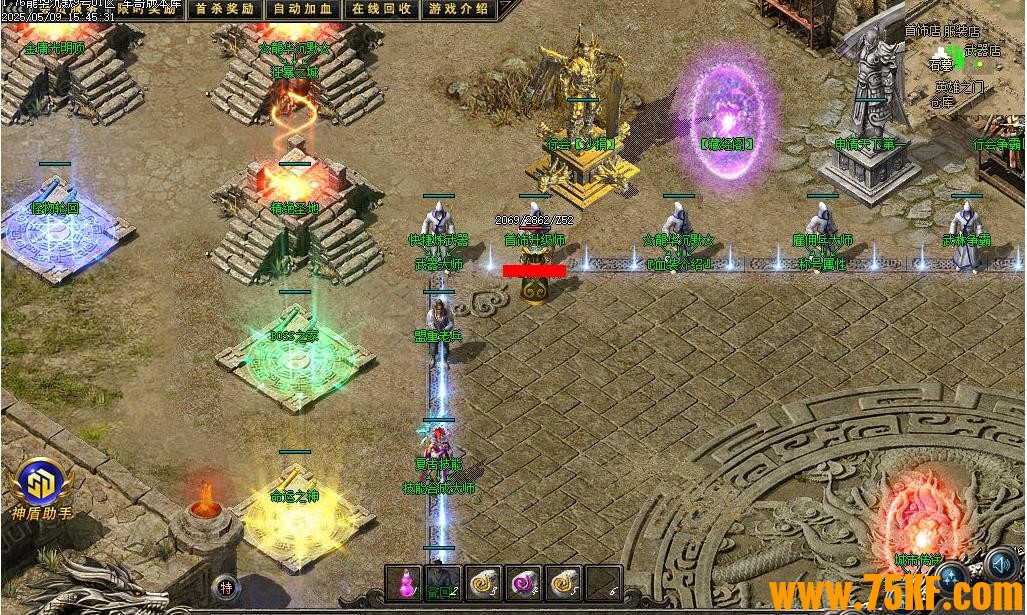Open the 在线回收 online recycle panel
The height and width of the screenshot is (615, 1027).
pyautogui.click(x=381, y=9)
